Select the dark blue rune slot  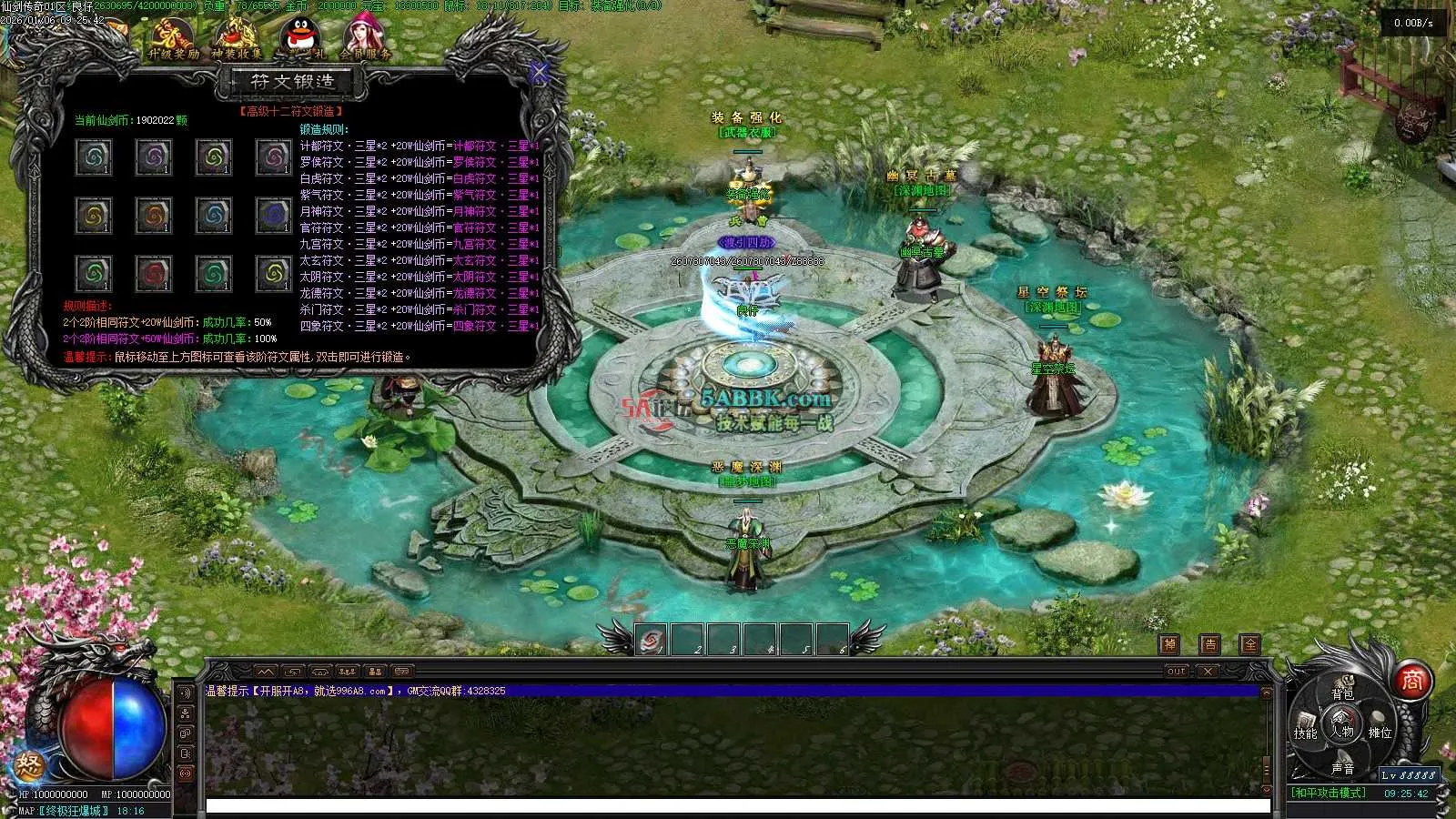click(x=272, y=216)
